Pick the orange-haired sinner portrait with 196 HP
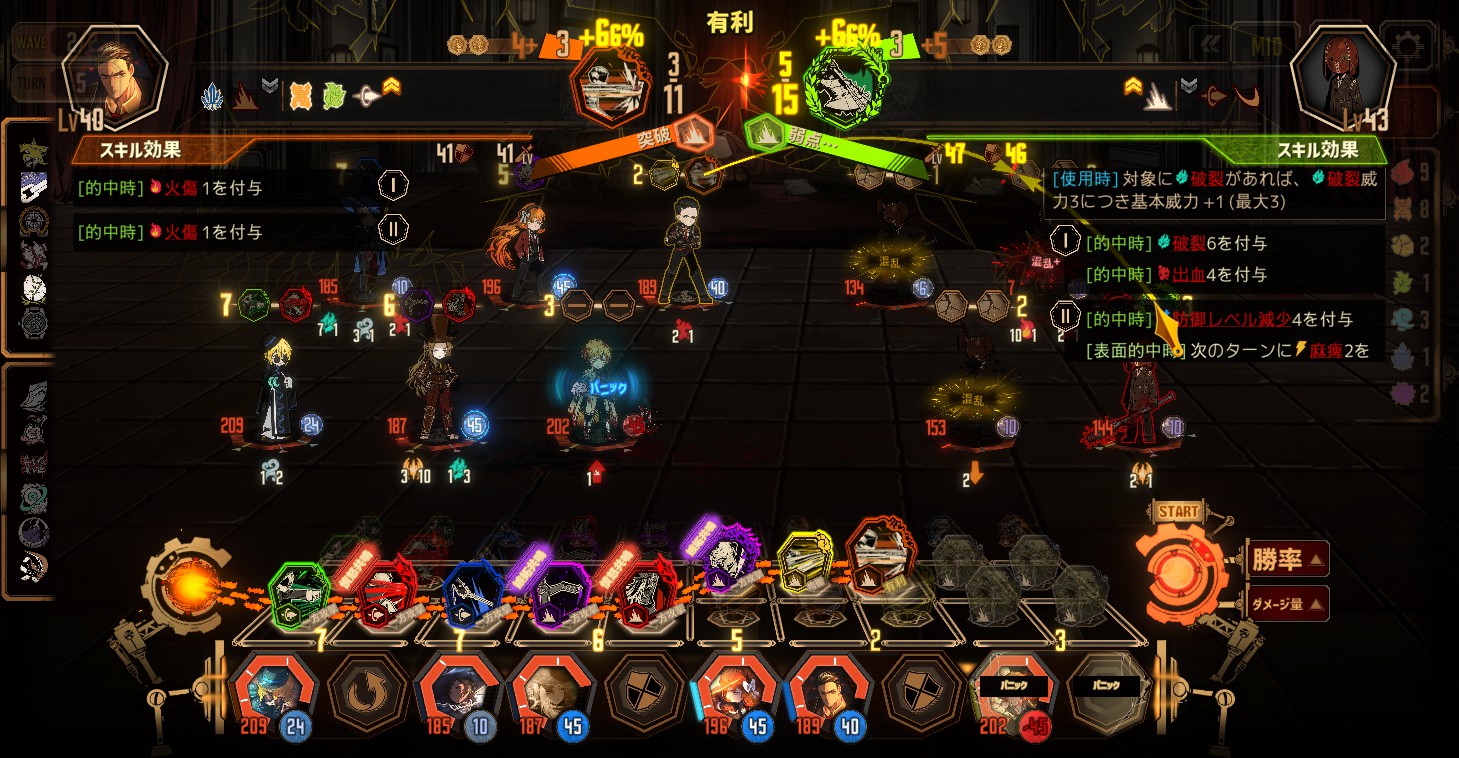 [x=736, y=690]
